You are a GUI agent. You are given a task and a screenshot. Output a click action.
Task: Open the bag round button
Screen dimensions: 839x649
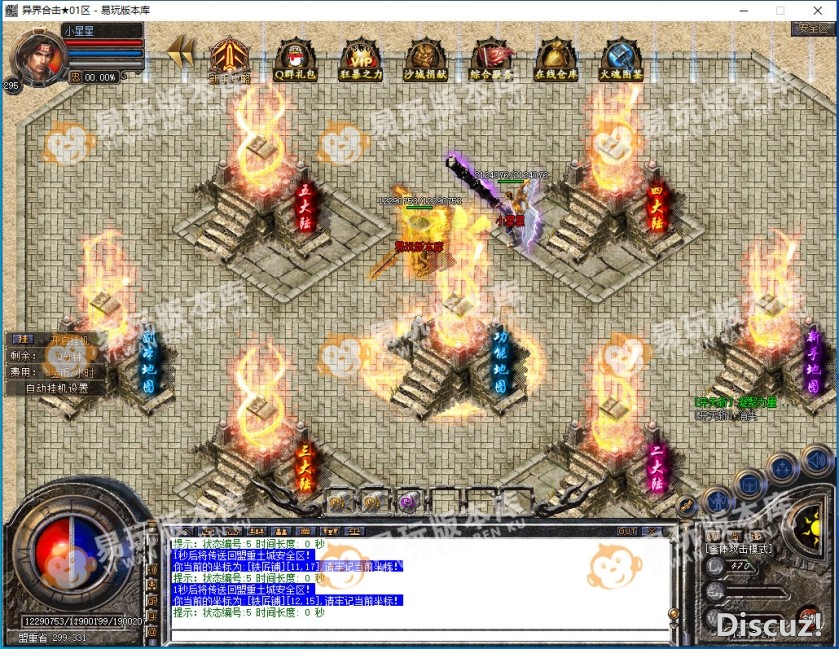tap(749, 484)
